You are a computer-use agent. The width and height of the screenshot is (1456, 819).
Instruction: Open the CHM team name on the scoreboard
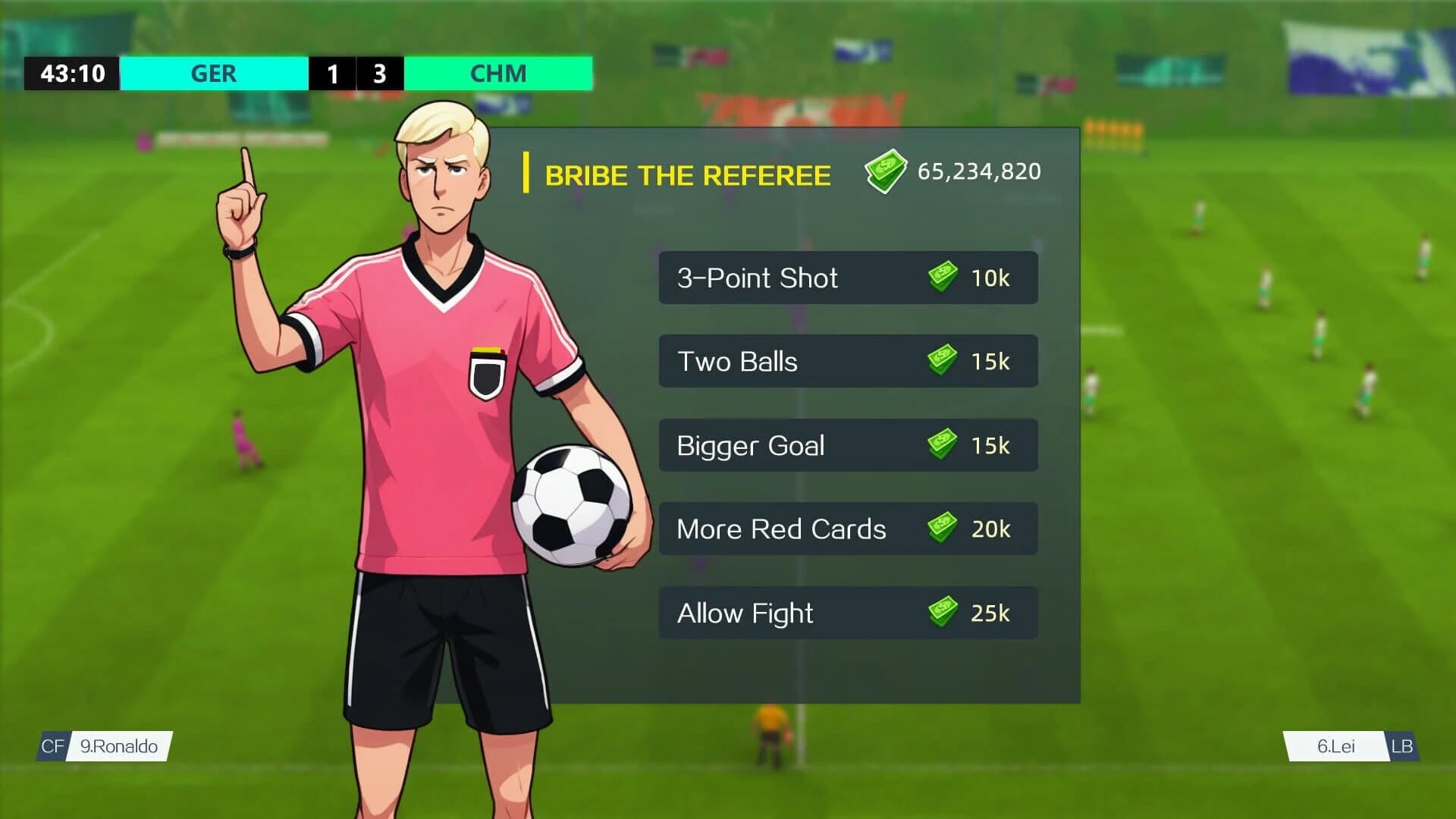coord(498,74)
